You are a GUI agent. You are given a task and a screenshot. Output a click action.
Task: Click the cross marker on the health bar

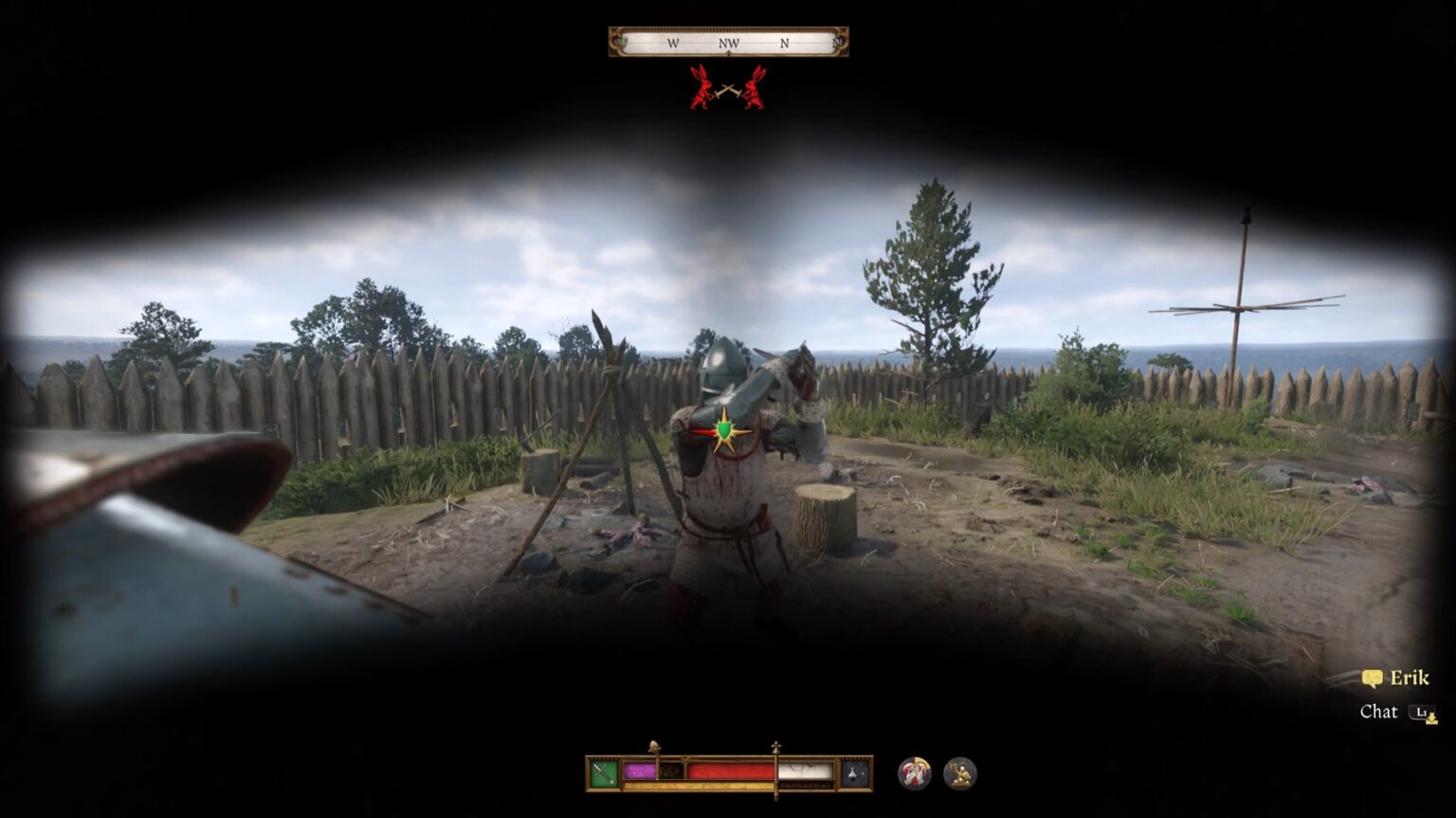pos(775,746)
